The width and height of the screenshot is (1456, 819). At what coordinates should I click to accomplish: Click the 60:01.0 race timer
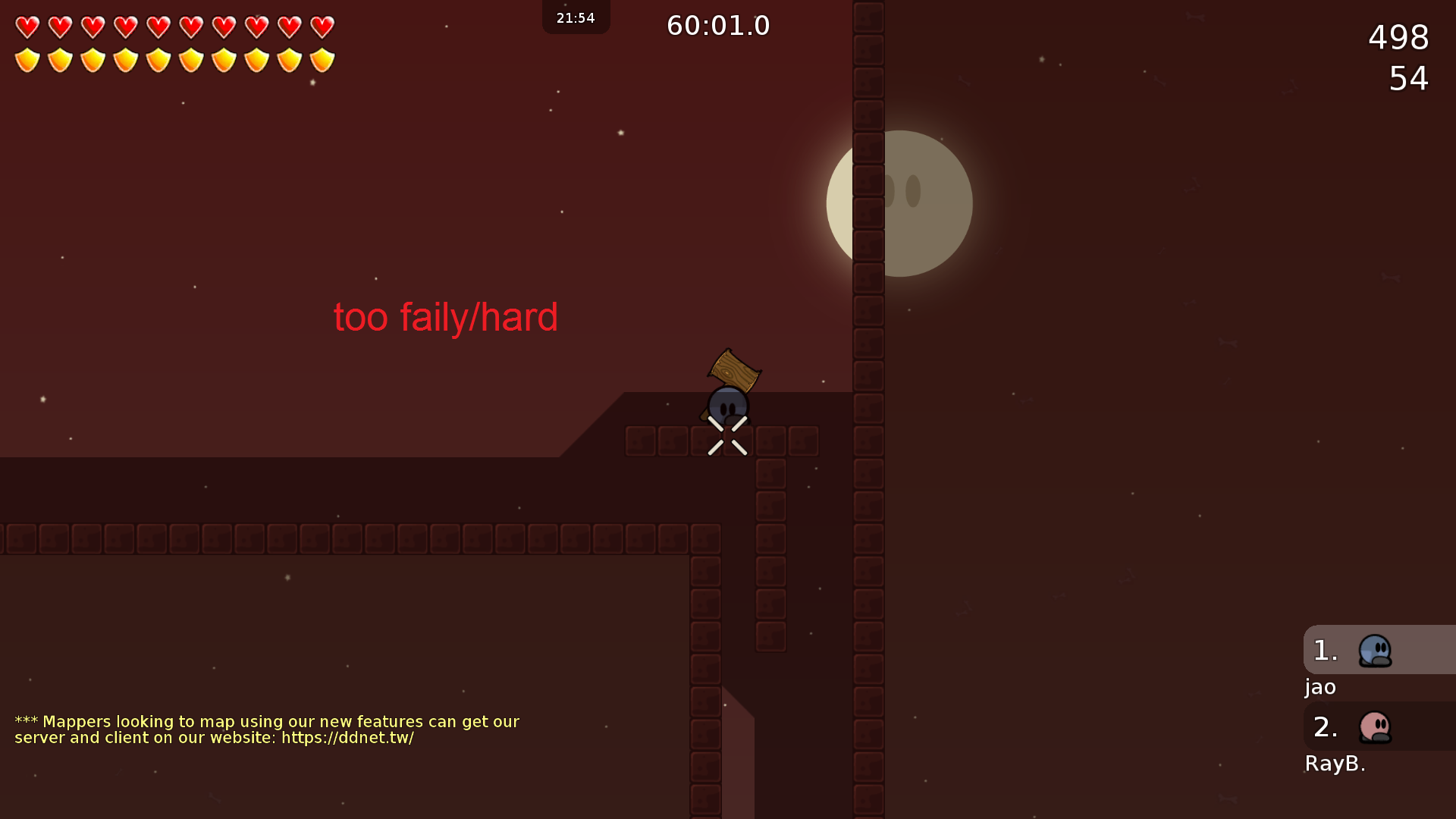coord(717,25)
